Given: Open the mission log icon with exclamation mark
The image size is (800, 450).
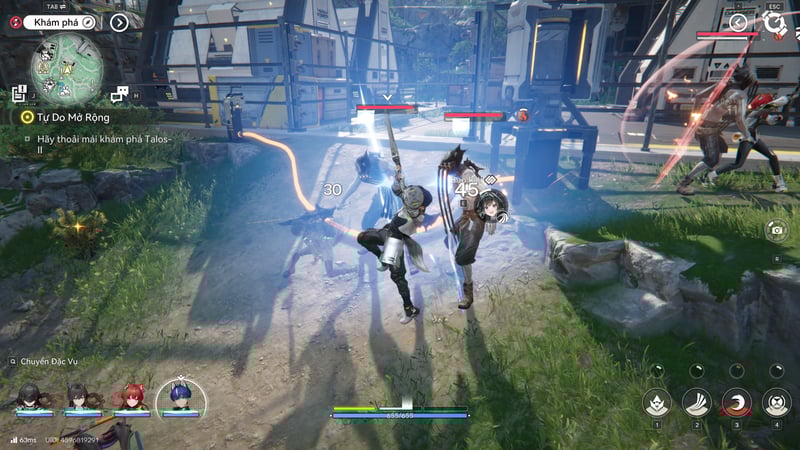Looking at the screenshot, I should 19,93.
